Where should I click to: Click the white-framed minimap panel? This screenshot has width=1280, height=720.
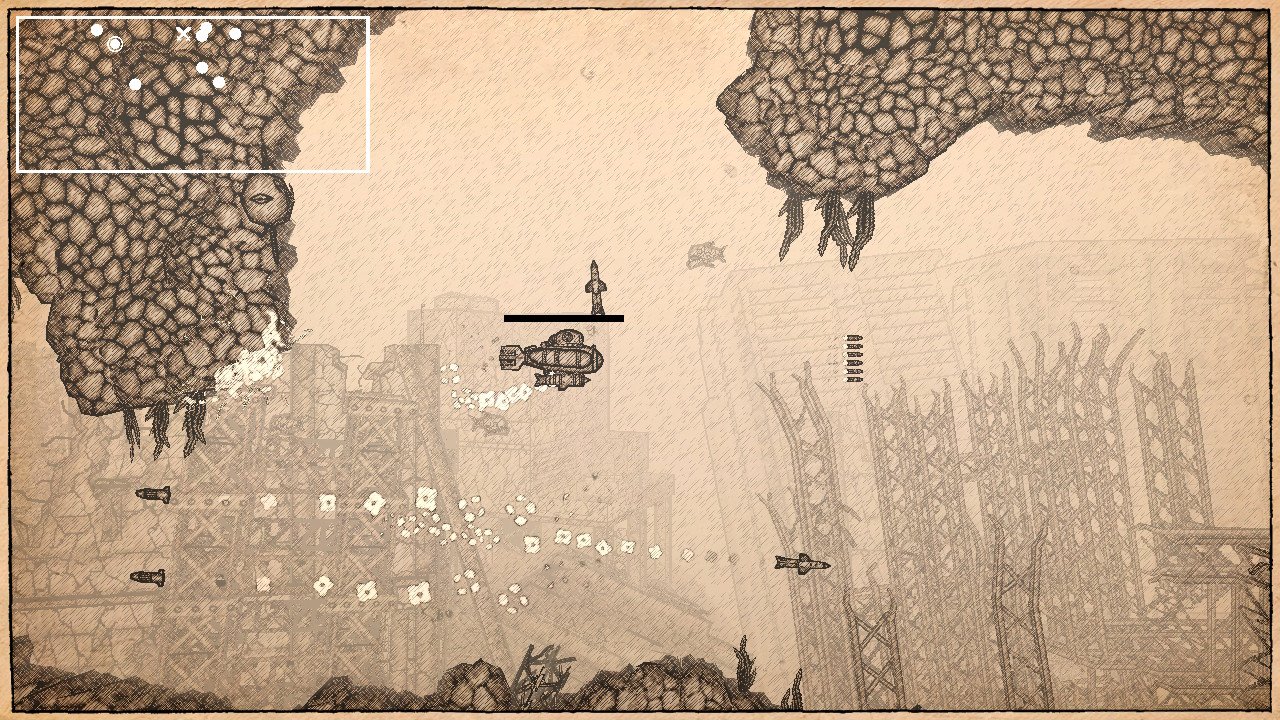[x=193, y=95]
